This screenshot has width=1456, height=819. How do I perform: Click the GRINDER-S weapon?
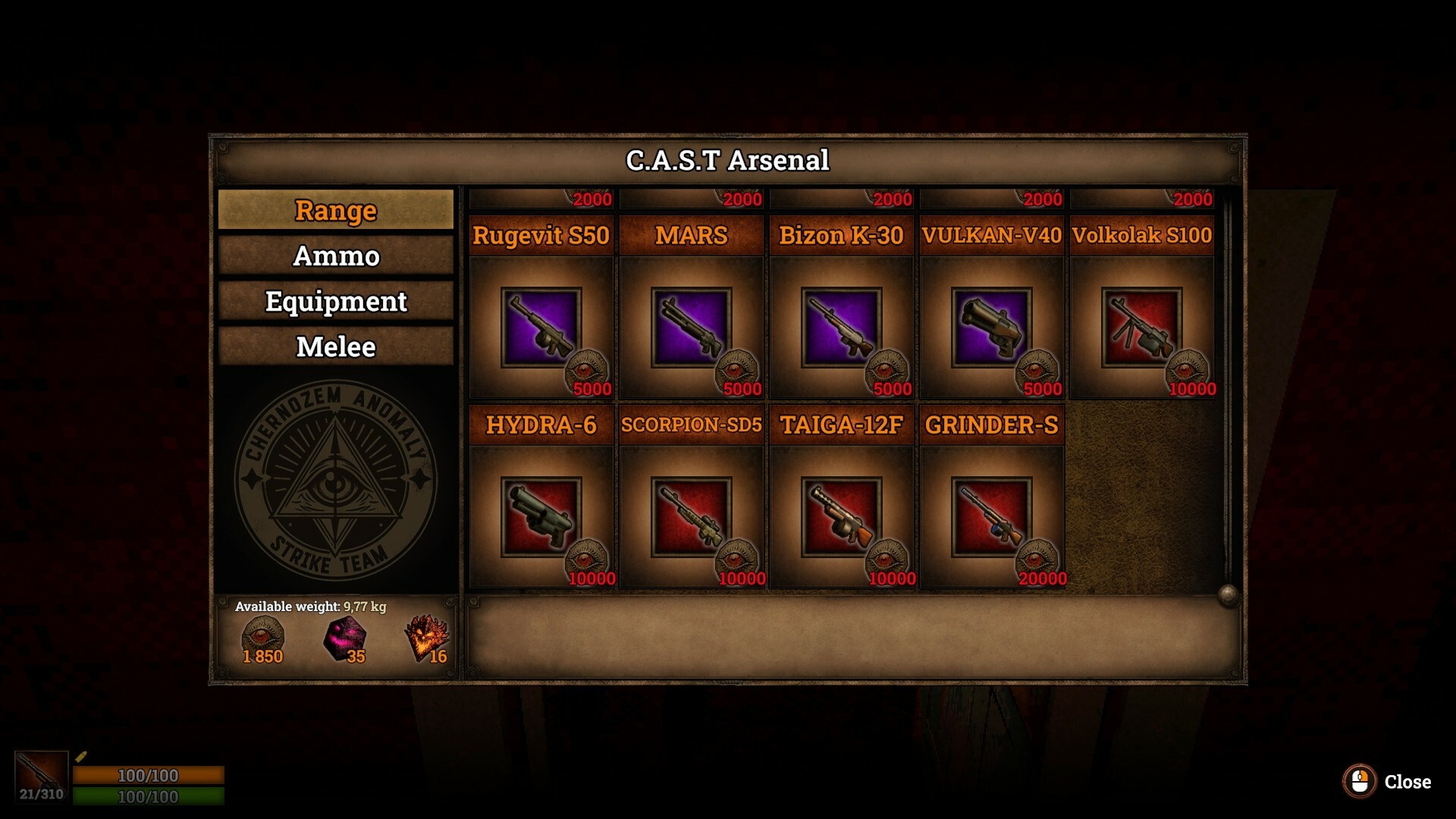[x=991, y=517]
